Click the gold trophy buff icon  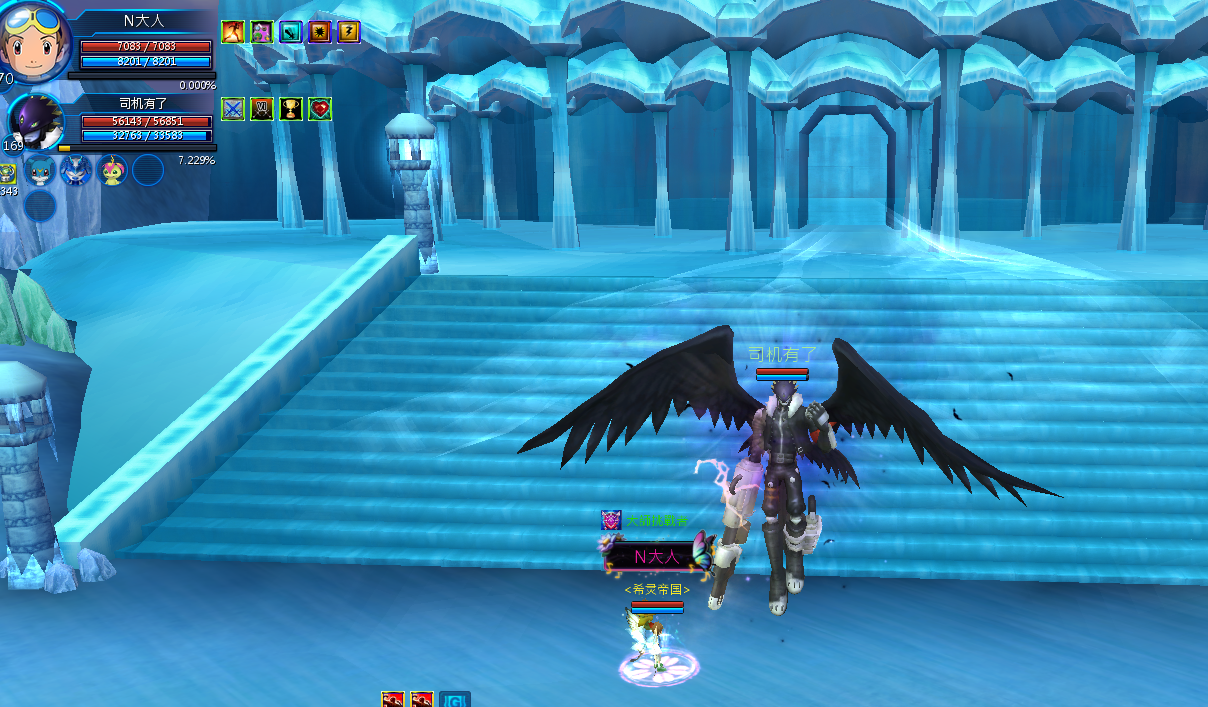point(291,109)
